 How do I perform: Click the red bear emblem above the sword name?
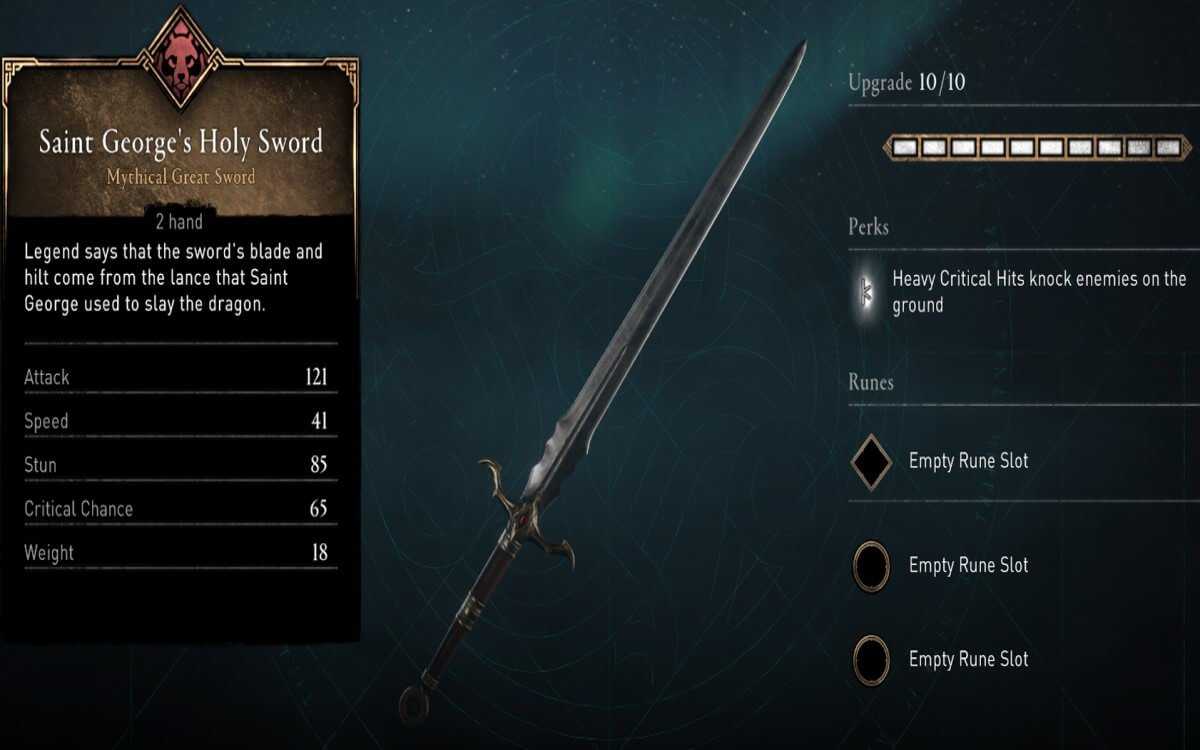pos(180,54)
